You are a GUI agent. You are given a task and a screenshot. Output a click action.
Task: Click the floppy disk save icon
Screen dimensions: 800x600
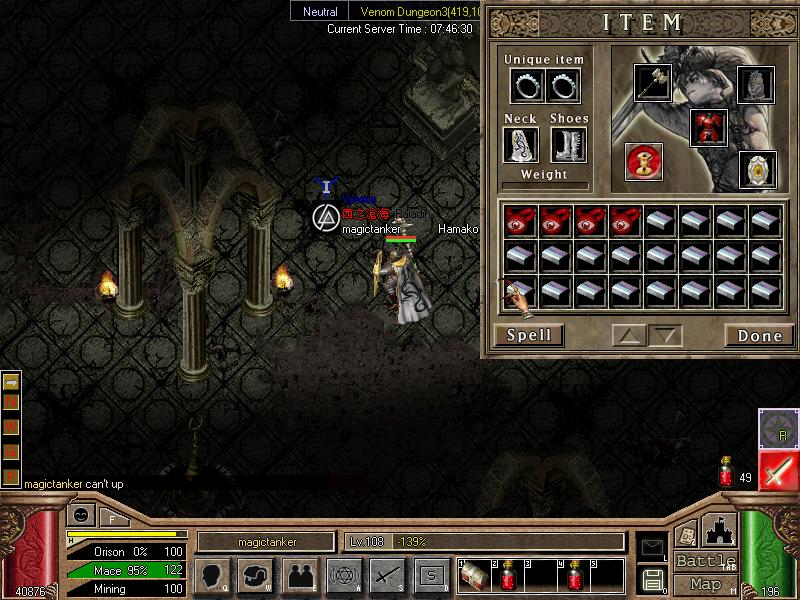click(652, 579)
